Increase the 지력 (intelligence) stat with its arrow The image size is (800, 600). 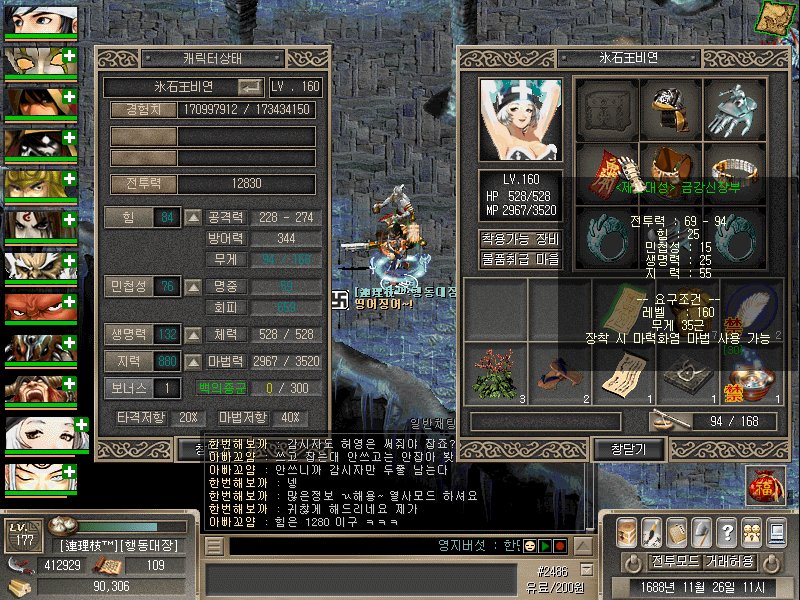coord(194,361)
